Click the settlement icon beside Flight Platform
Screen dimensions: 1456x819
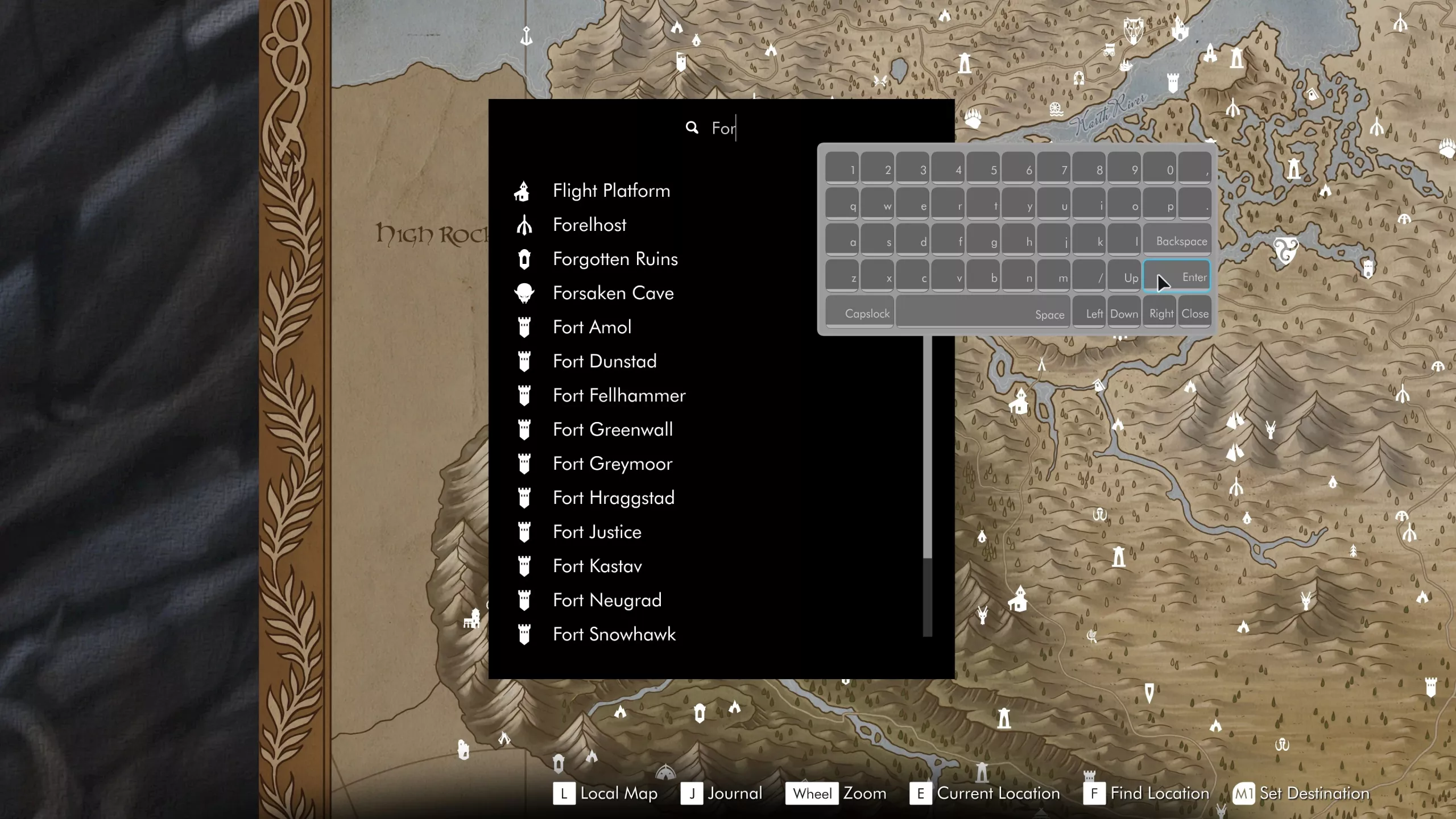click(x=524, y=191)
